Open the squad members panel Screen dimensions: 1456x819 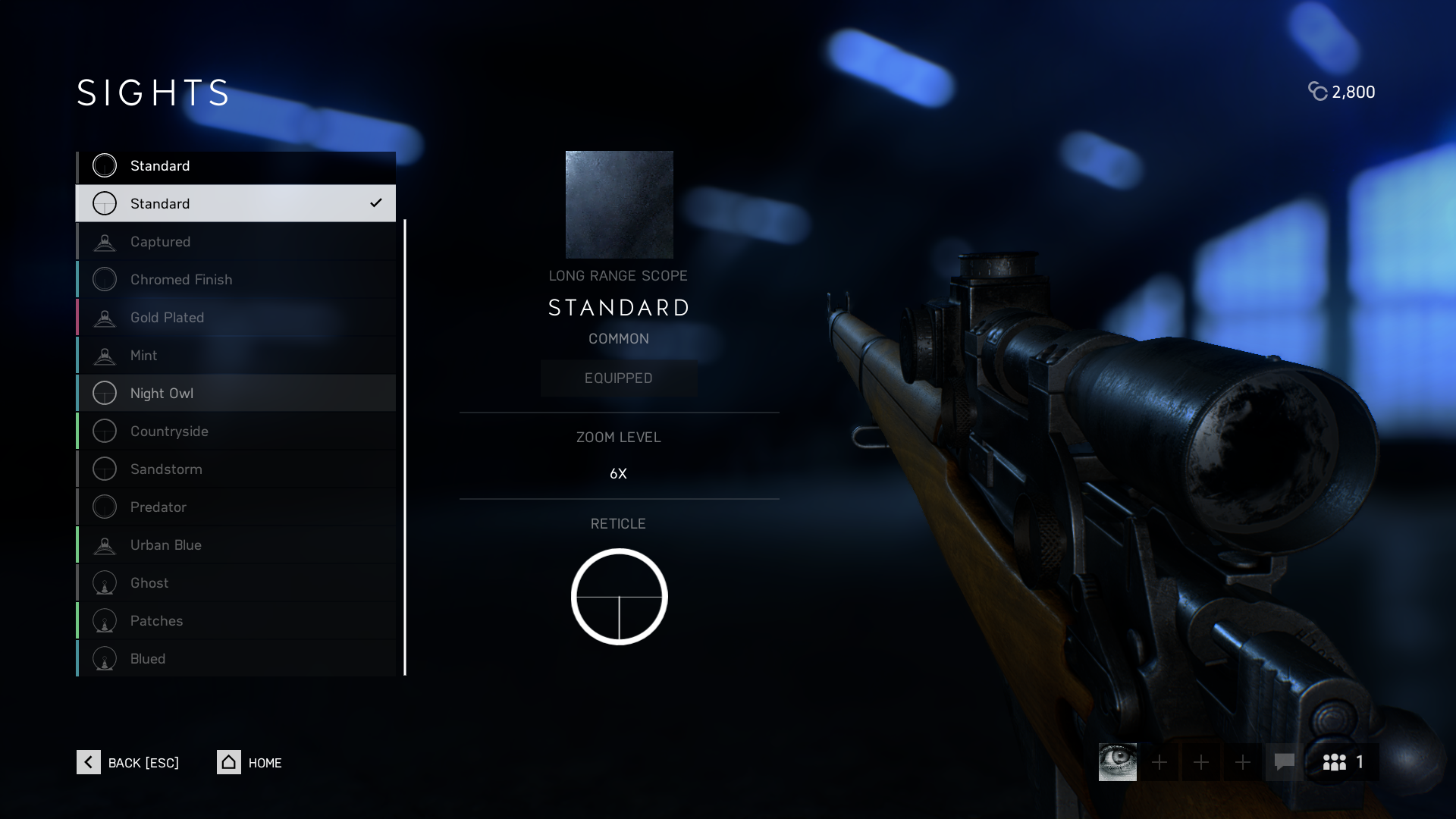point(1342,762)
